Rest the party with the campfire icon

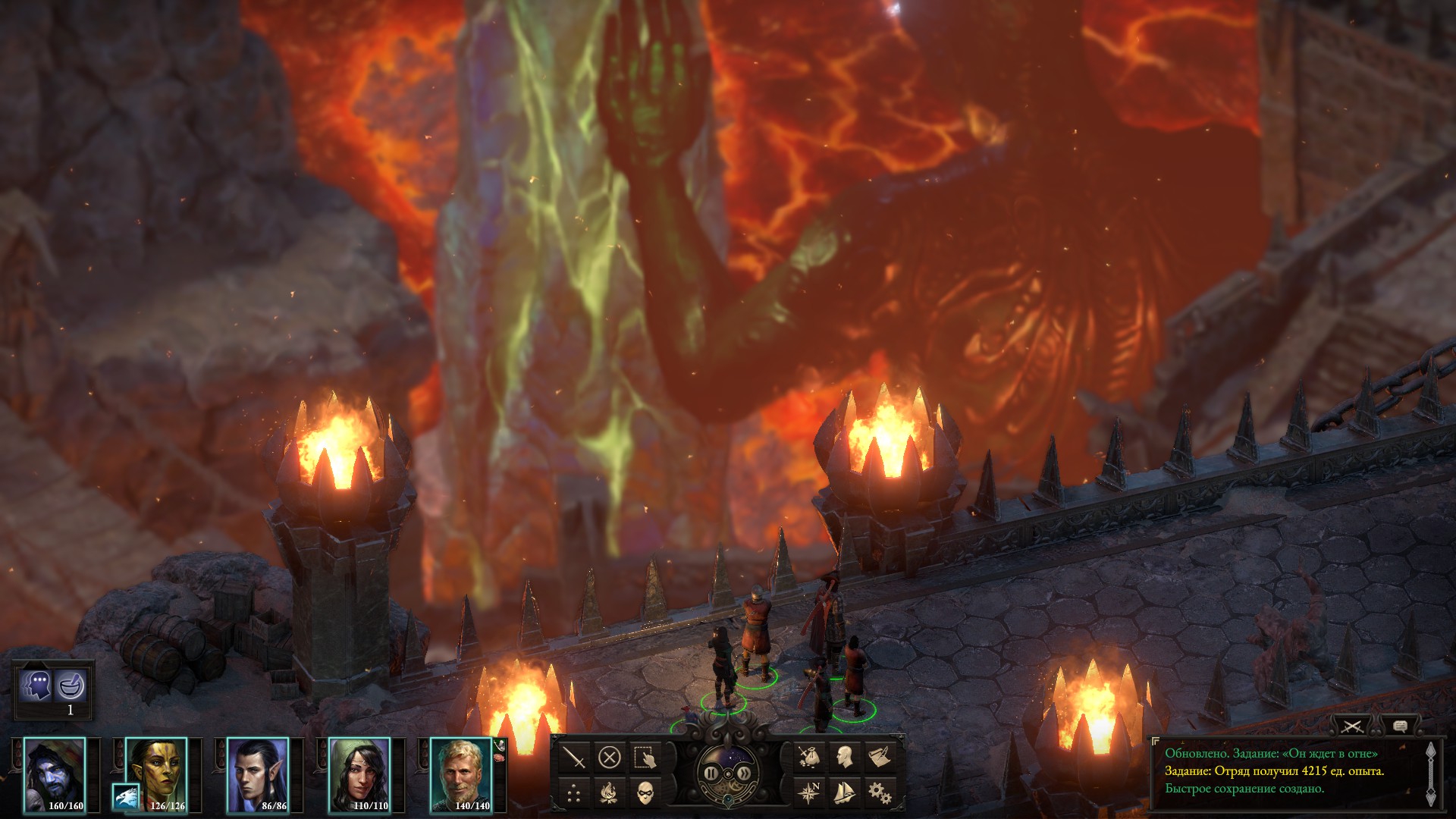pos(610,793)
